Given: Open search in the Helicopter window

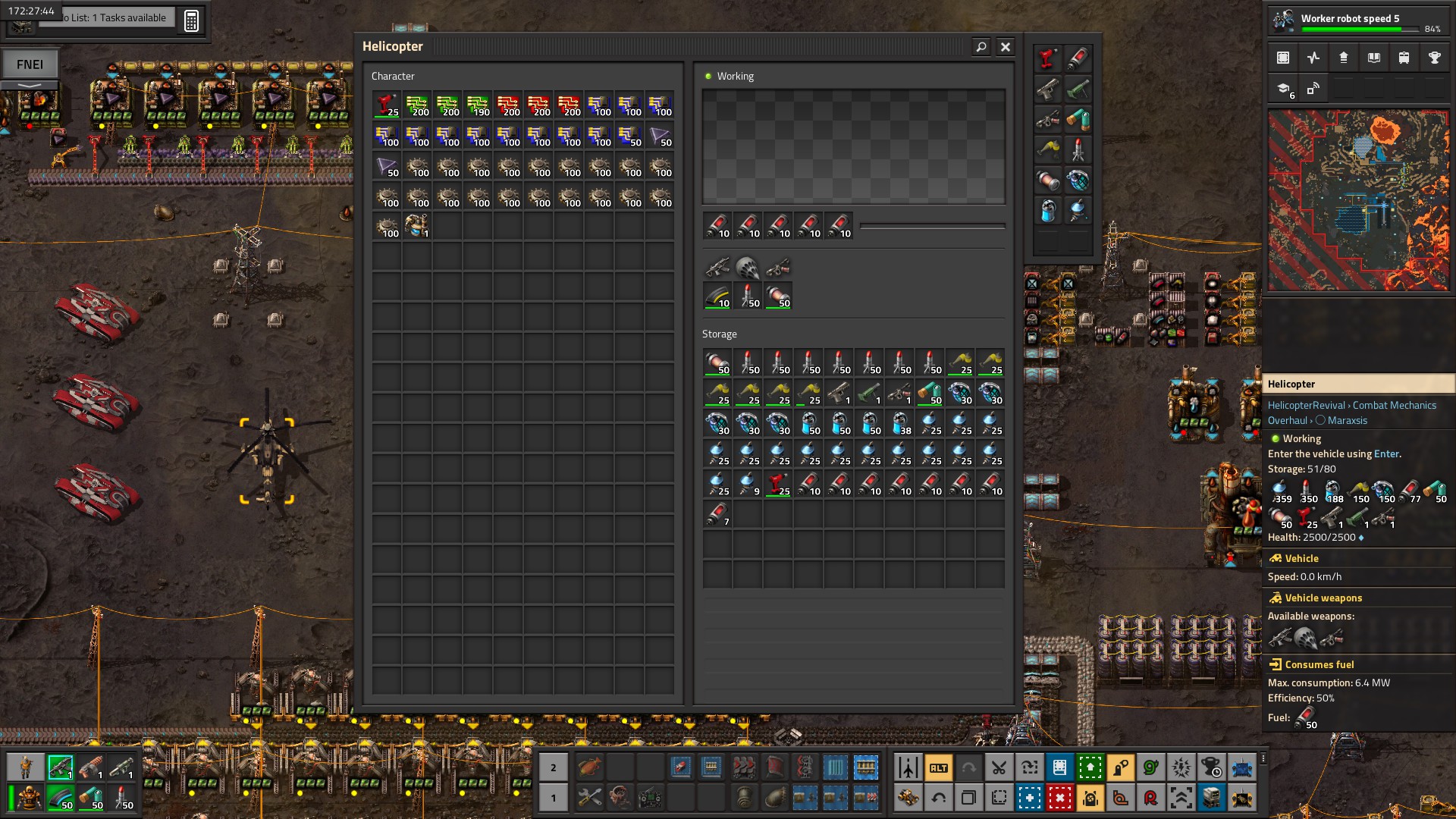Looking at the screenshot, I should point(981,47).
